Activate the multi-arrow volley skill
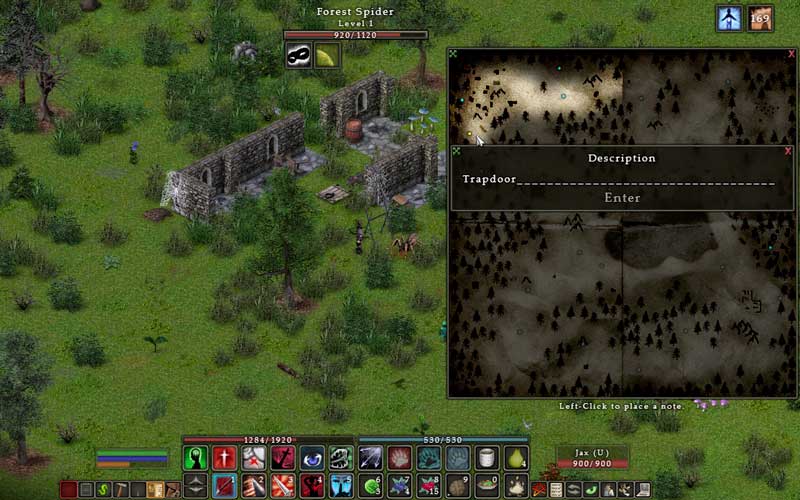This screenshot has width=800, height=500. pos(371,458)
